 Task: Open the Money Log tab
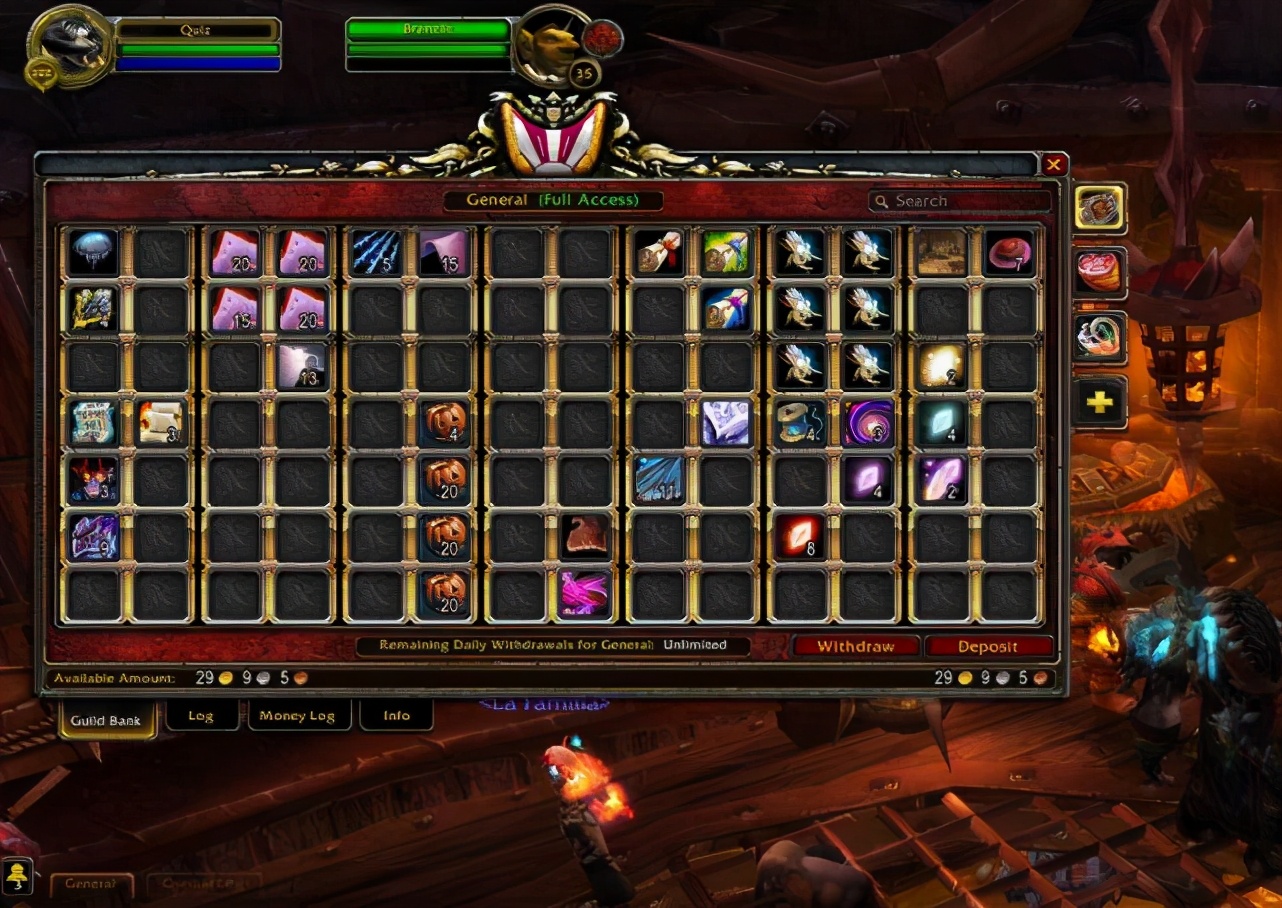coord(299,716)
